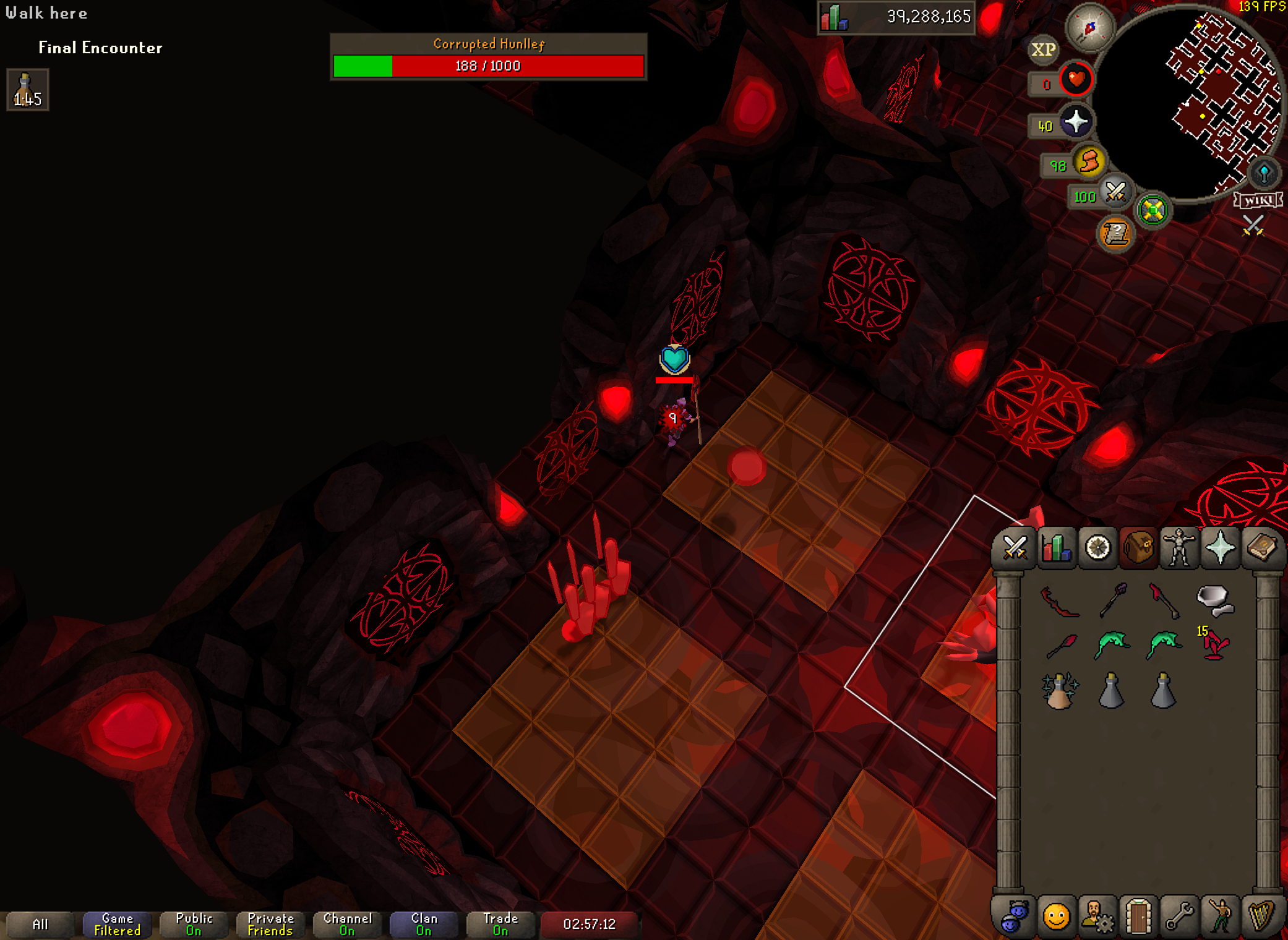Screen dimensions: 1288x940
Task: Toggle the XP drops button
Action: [x=1044, y=50]
